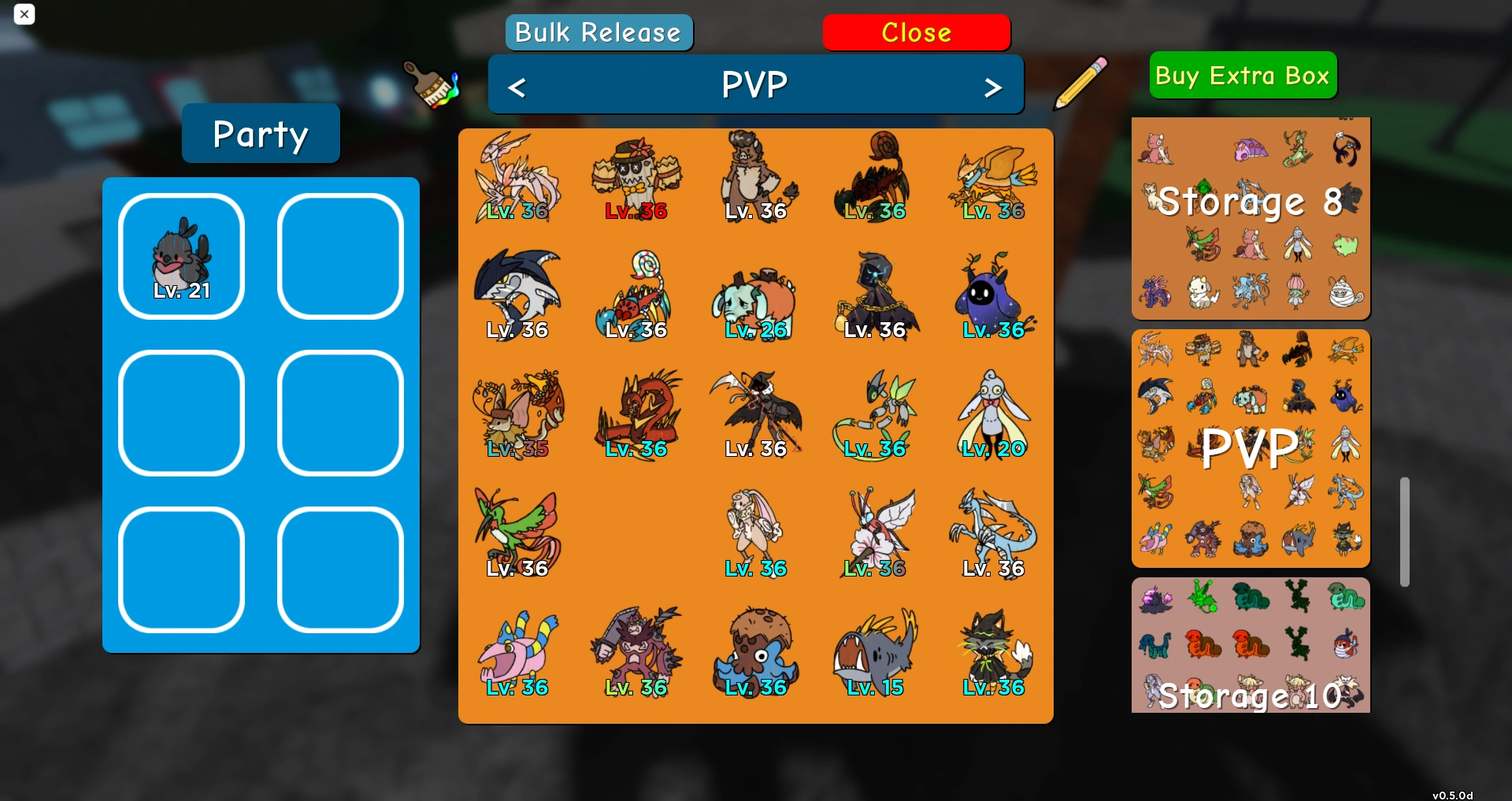Select the Lv. 36 black cat creature

[993, 651]
